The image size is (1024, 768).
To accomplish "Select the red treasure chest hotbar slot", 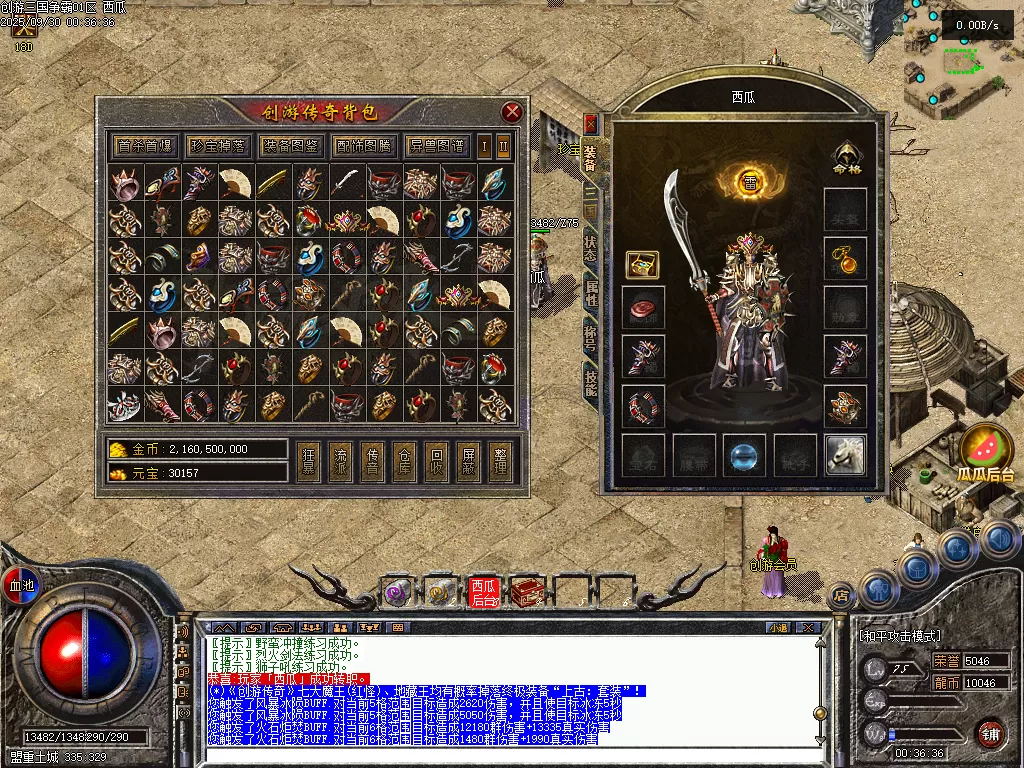I will 525,593.
